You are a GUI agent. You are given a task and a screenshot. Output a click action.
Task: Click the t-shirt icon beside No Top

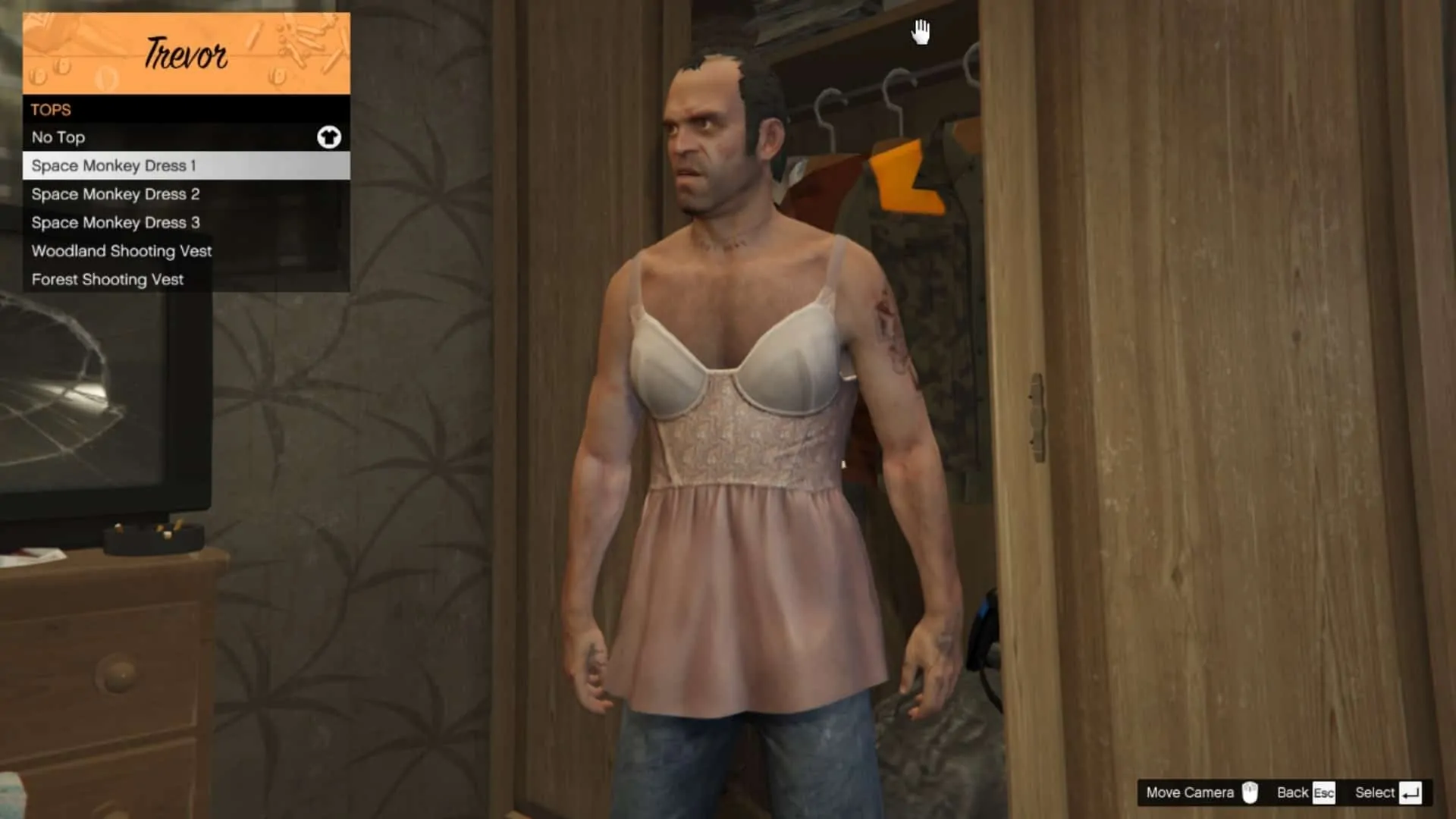tap(329, 137)
